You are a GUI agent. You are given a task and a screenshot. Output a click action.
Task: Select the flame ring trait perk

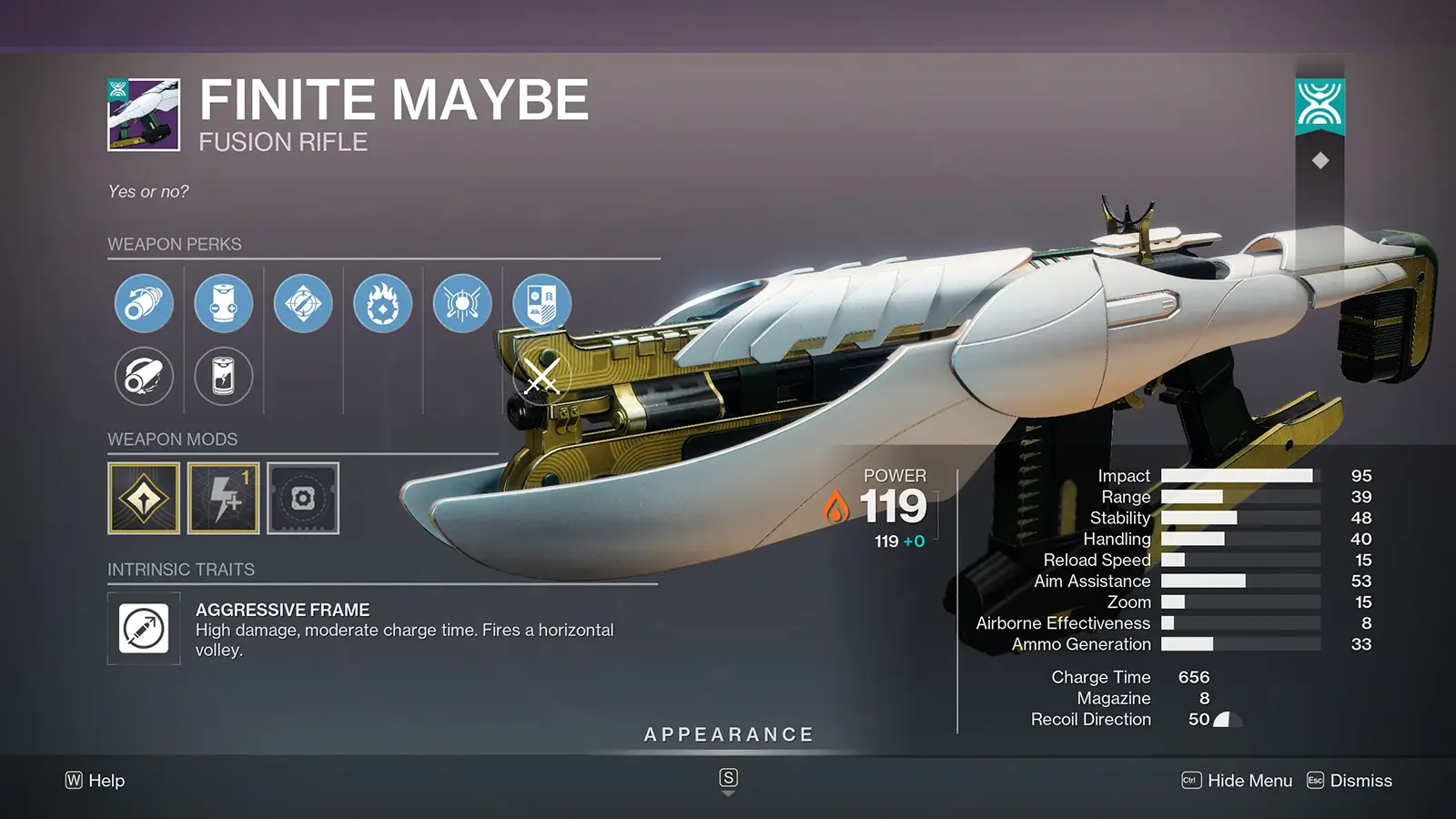tap(382, 303)
